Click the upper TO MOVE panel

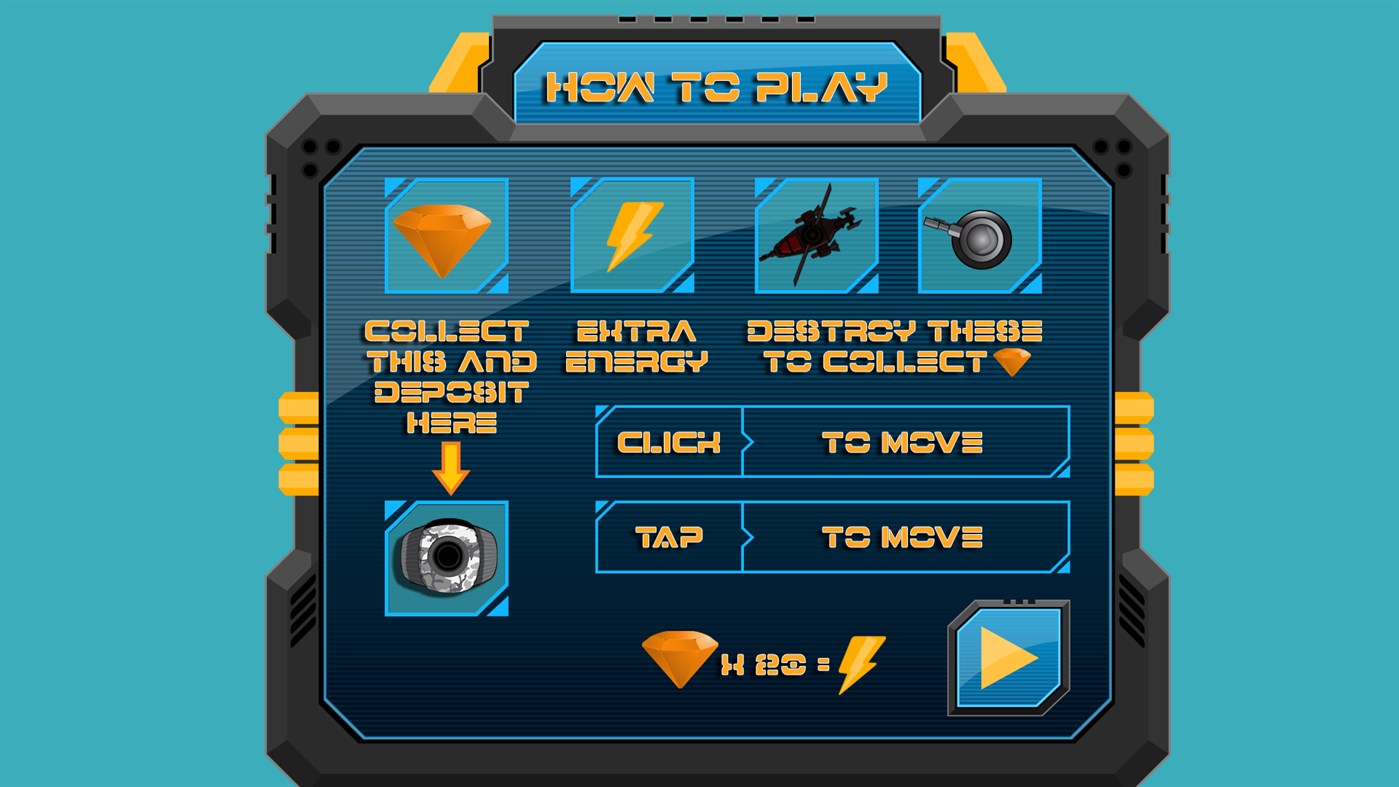[907, 442]
